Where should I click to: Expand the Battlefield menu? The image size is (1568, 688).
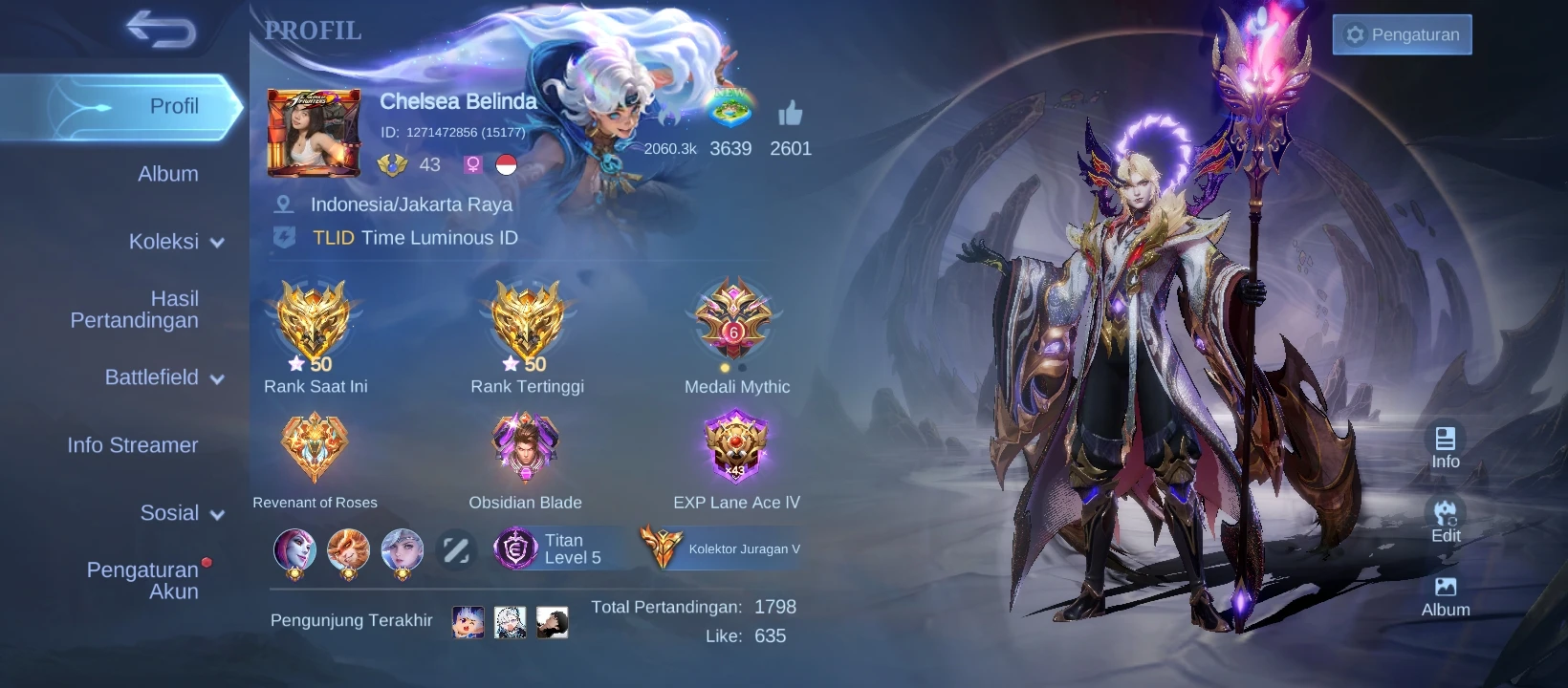[164, 377]
